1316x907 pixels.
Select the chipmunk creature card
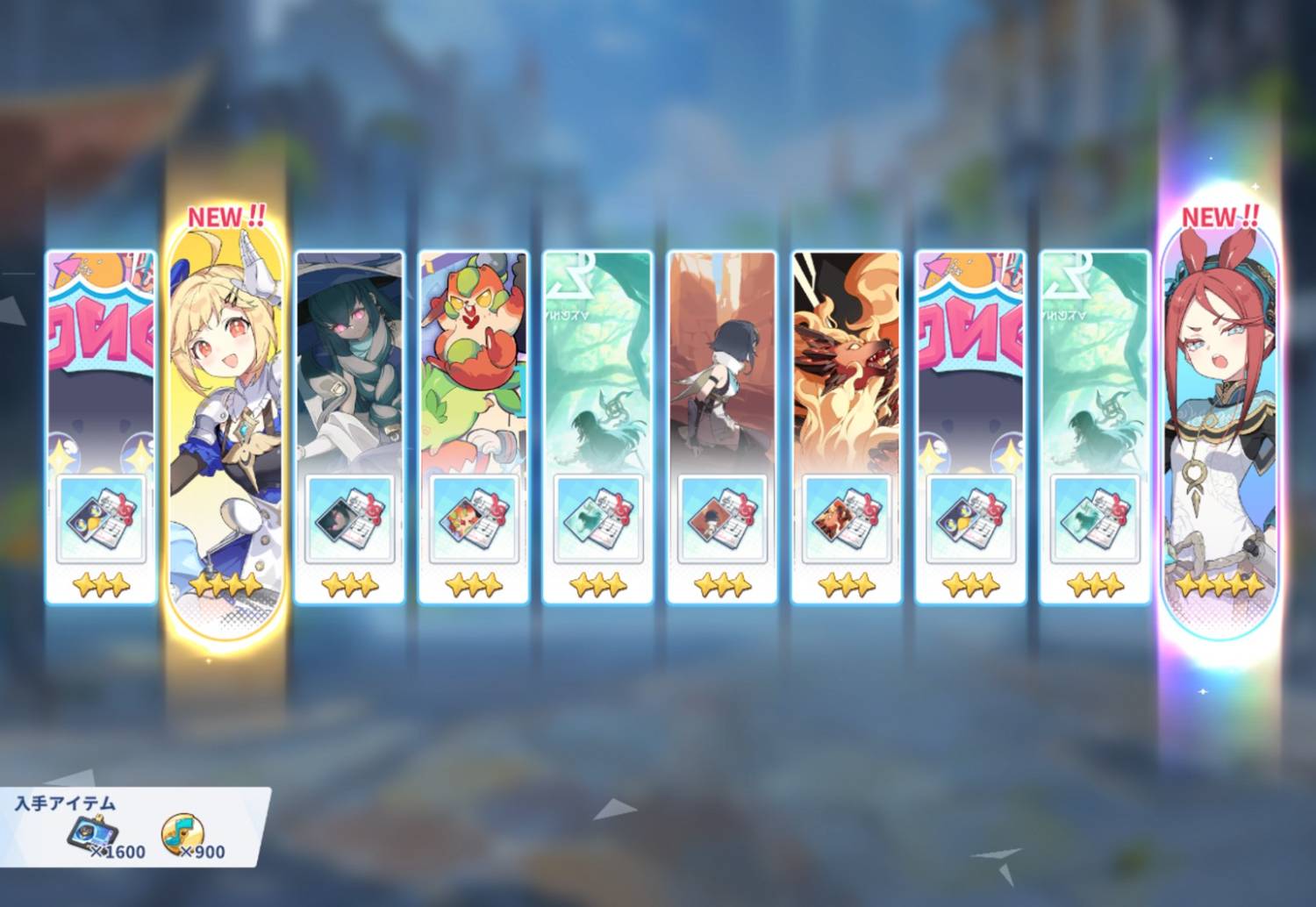tap(474, 360)
